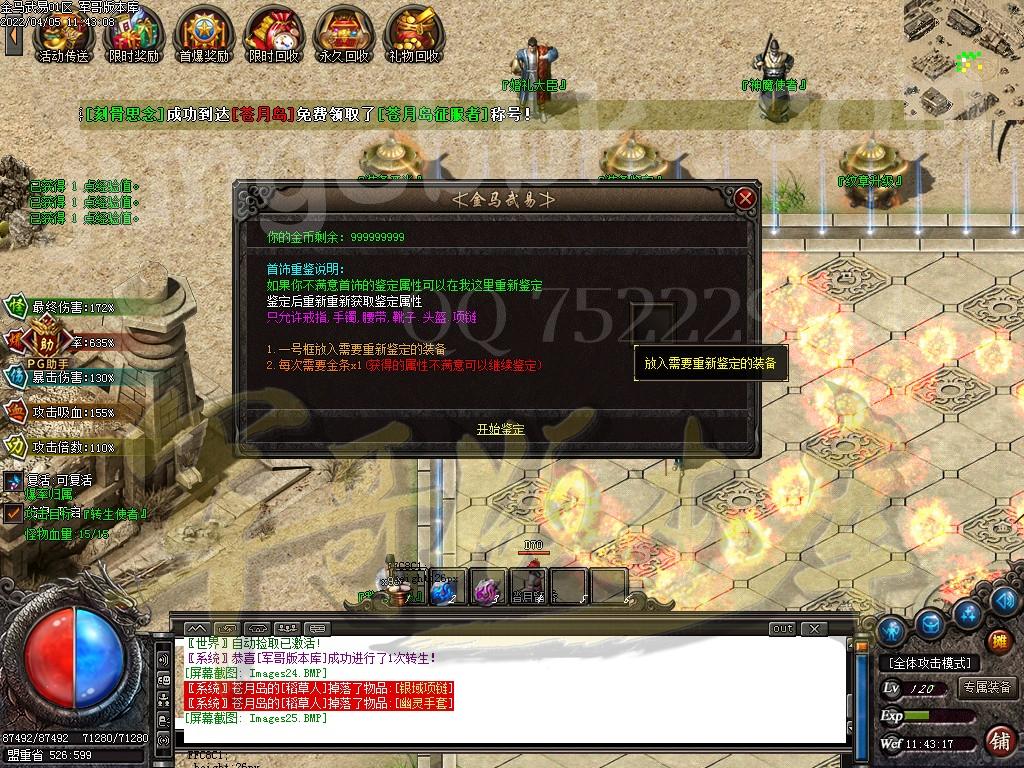
Task: Close the chat window with its X
Action: click(815, 629)
